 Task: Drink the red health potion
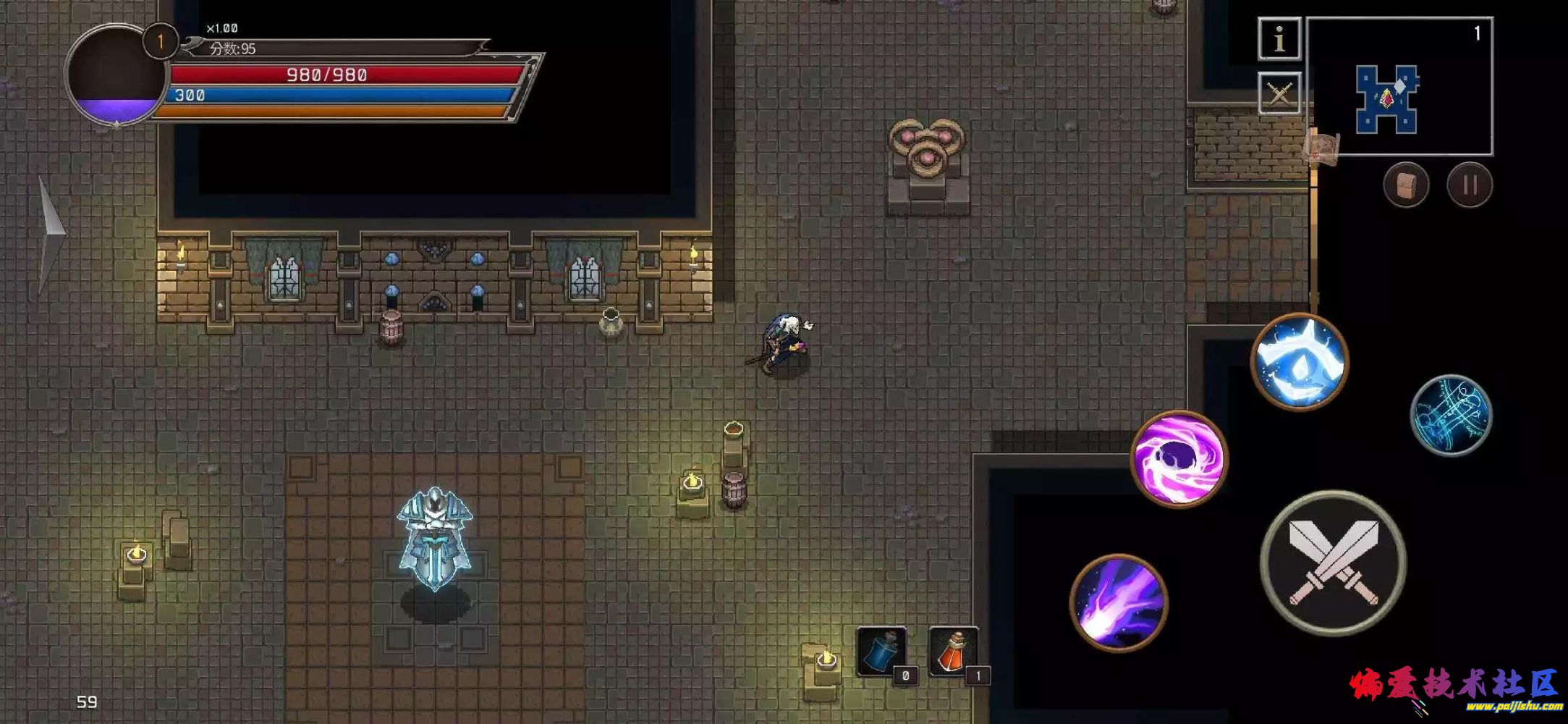954,652
